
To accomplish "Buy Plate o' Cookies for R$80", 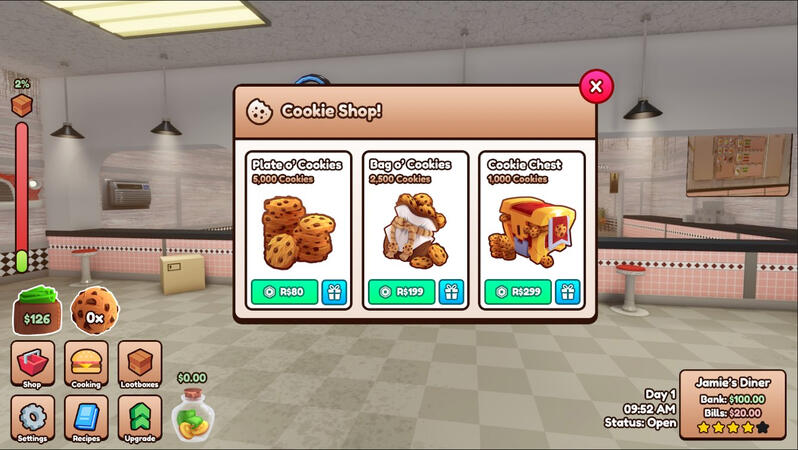I will (284, 292).
